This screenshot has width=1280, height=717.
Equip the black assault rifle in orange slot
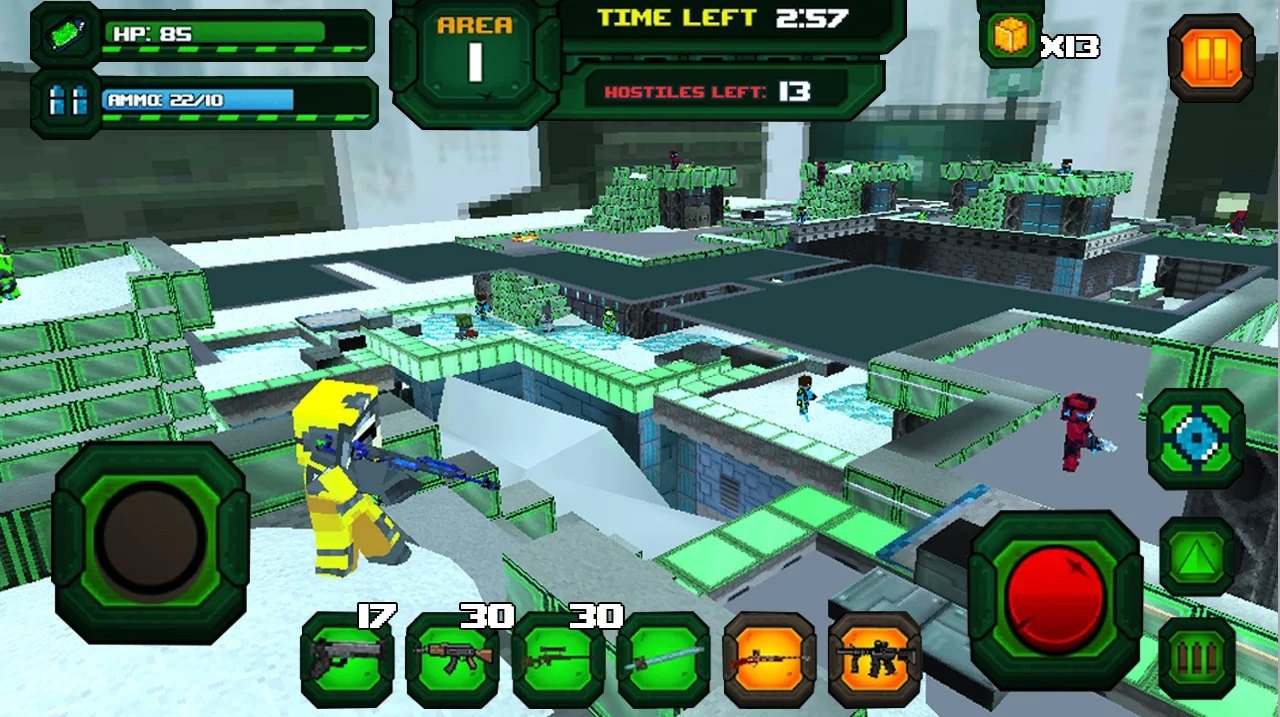[x=875, y=659]
